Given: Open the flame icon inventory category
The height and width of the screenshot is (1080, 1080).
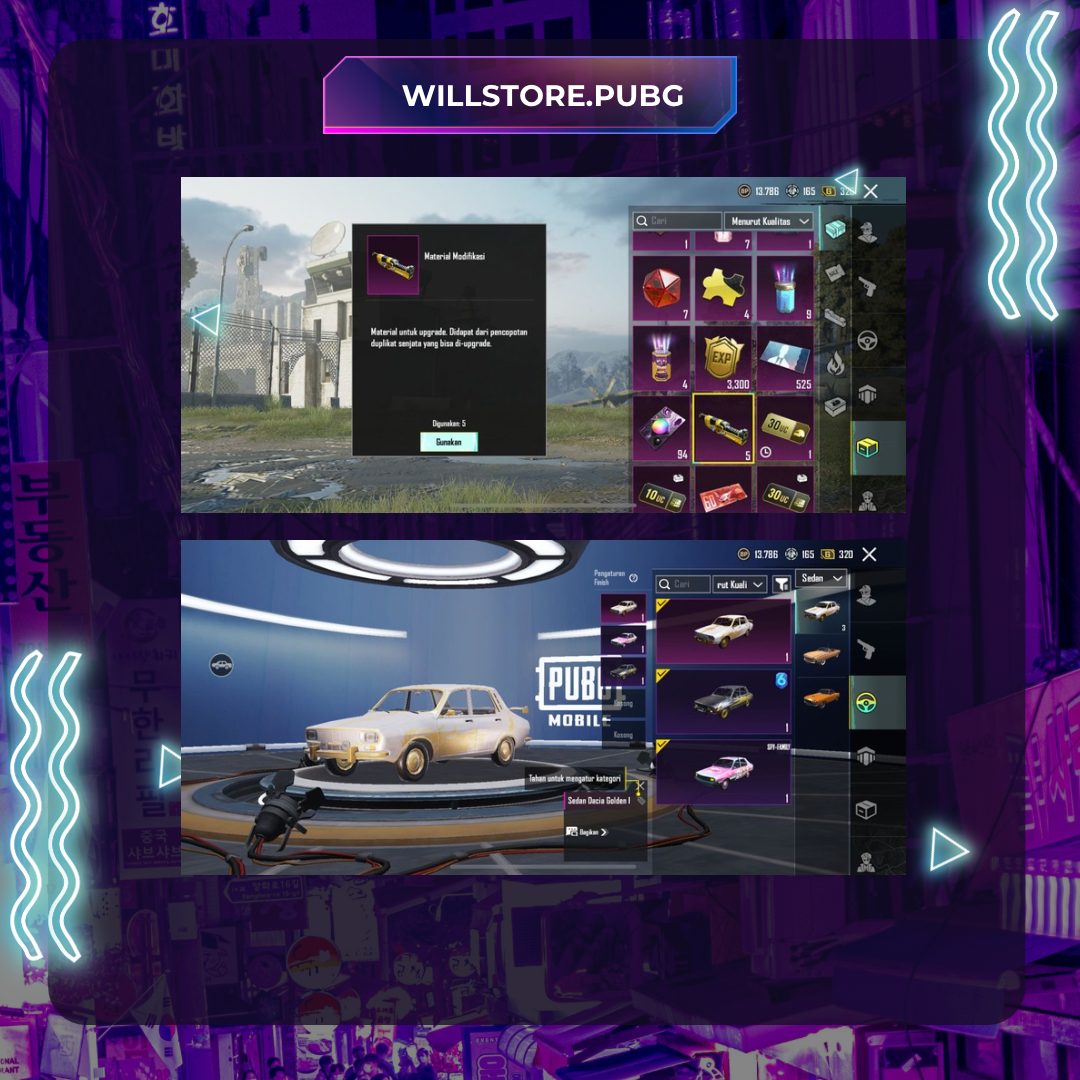Looking at the screenshot, I should pyautogui.click(x=835, y=363).
